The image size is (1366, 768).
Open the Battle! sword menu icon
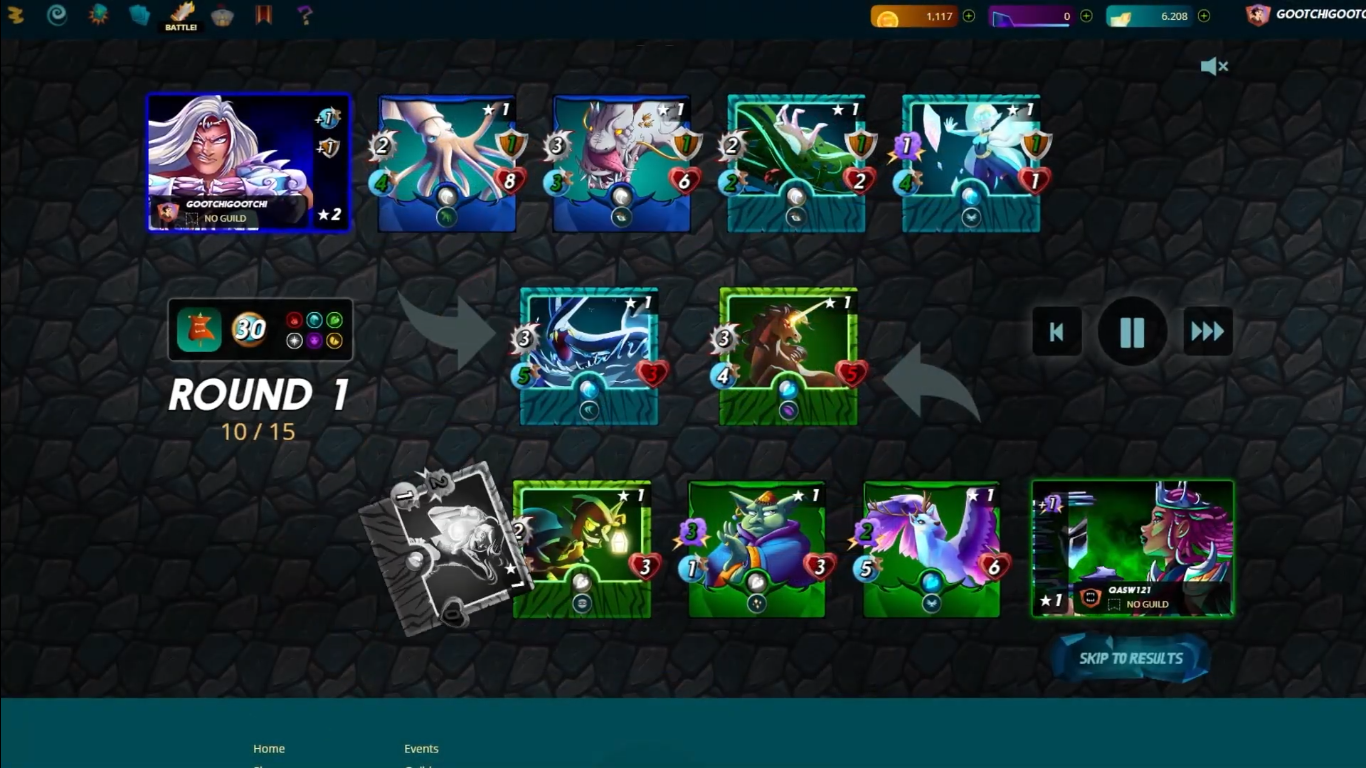point(182,15)
